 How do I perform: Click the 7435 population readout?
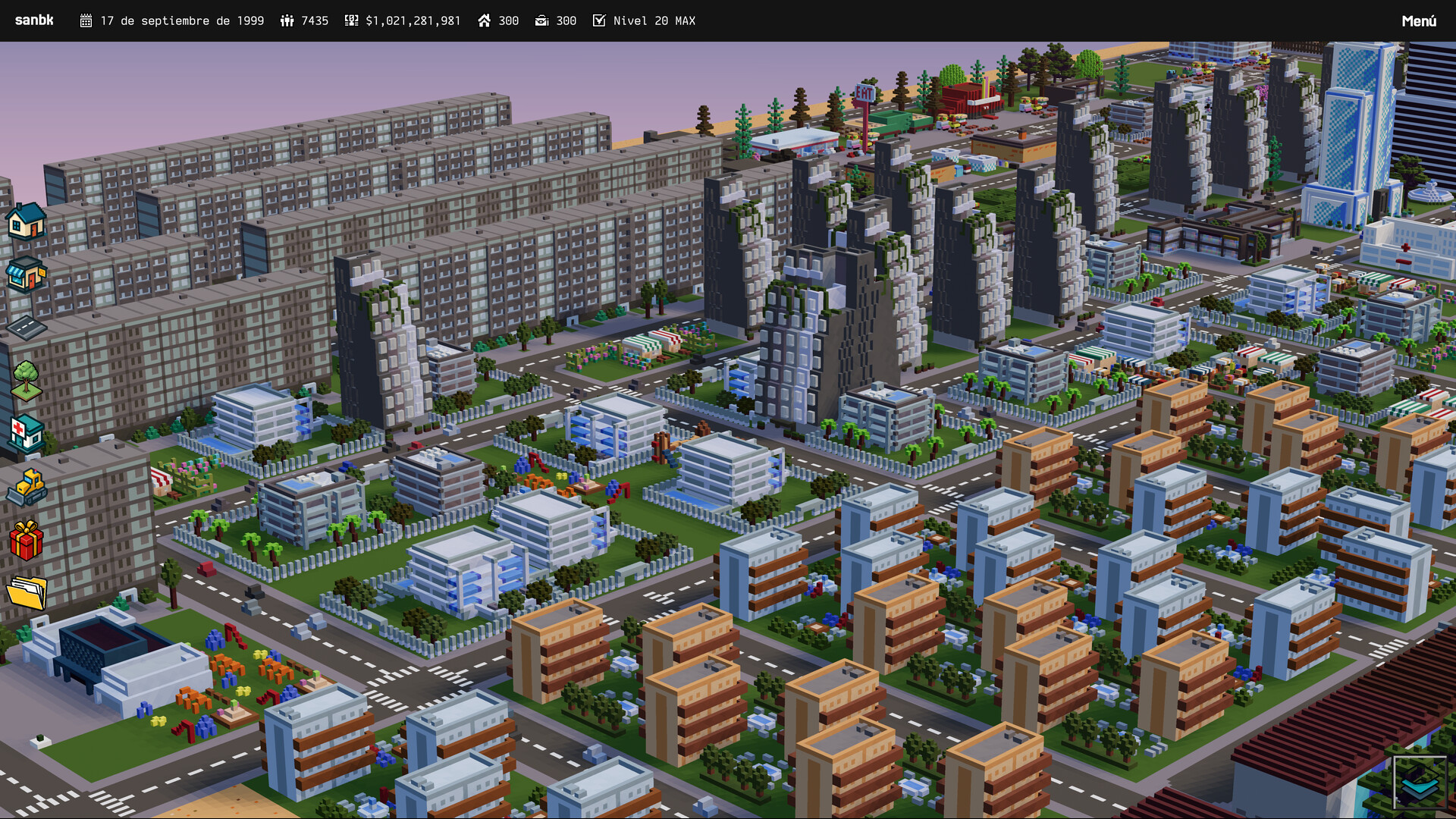coord(314,20)
